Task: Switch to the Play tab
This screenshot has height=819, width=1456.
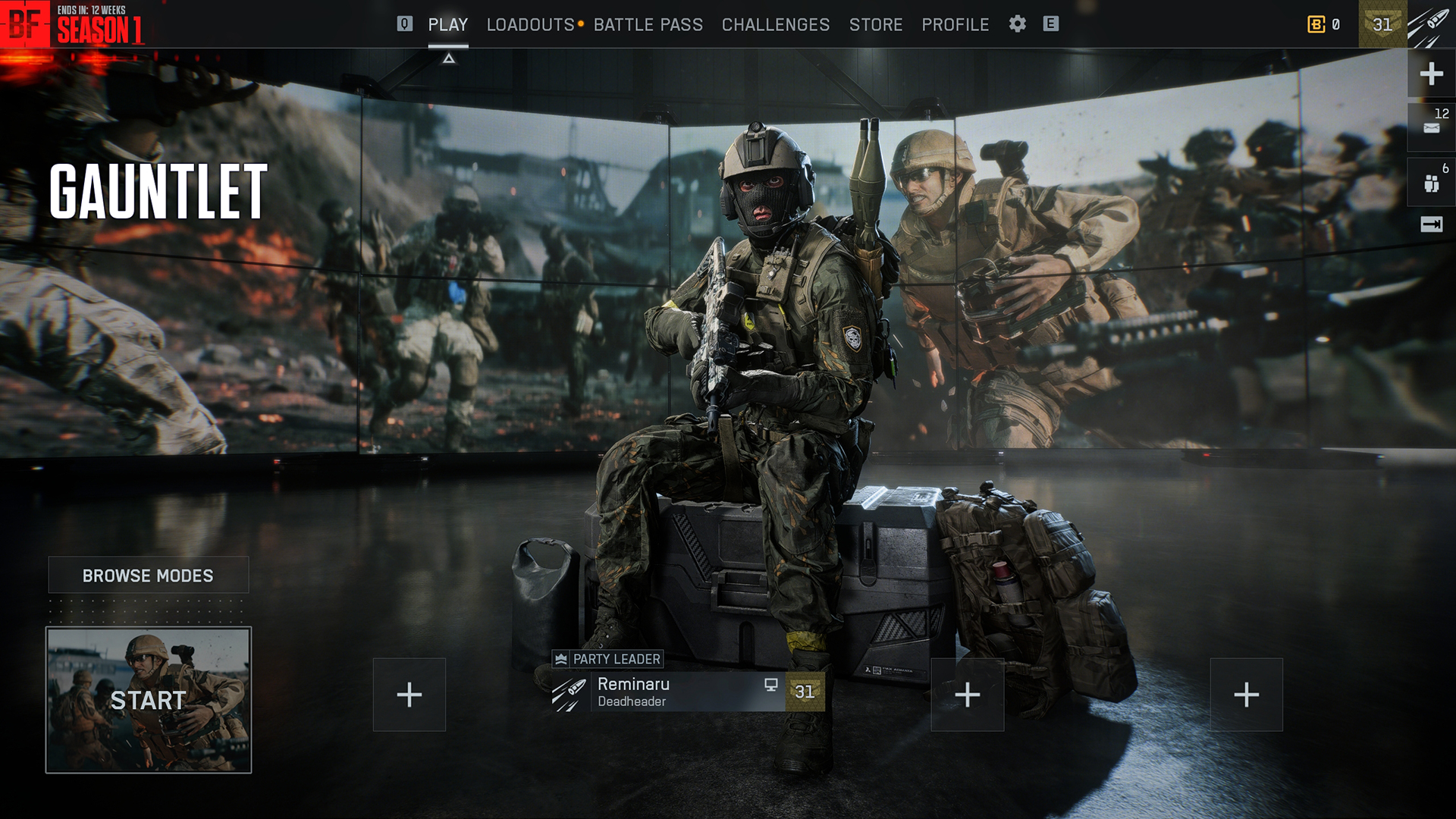Action: (x=447, y=24)
